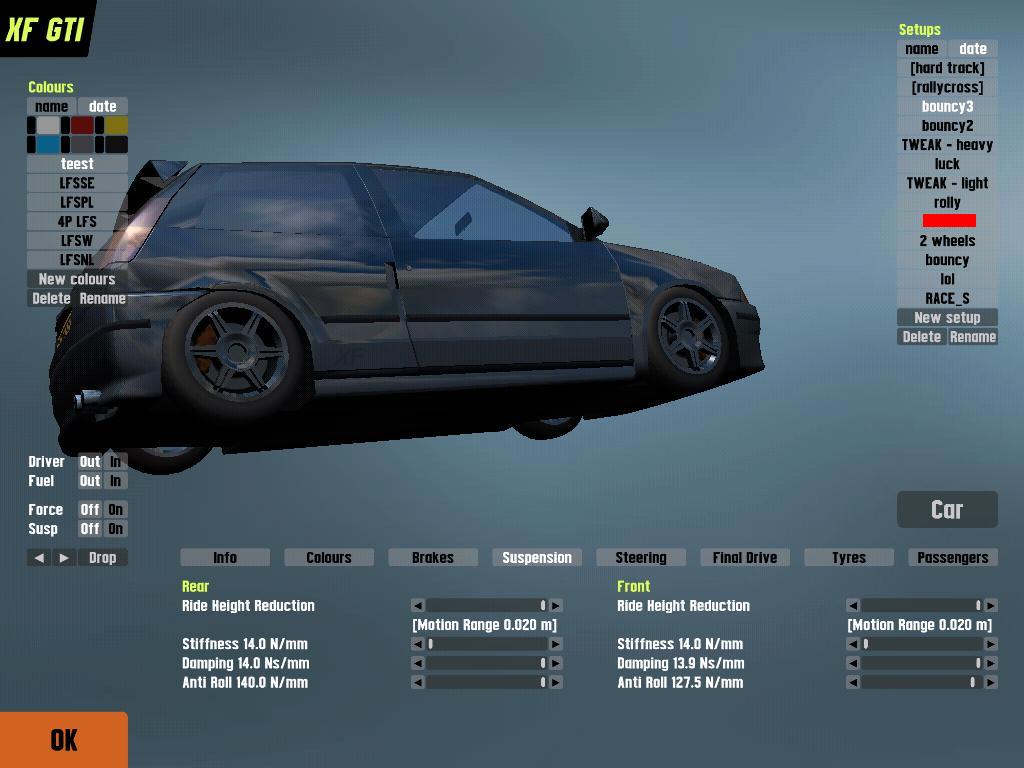1024x768 pixels.
Task: Open the Steering tab
Action: (641, 558)
